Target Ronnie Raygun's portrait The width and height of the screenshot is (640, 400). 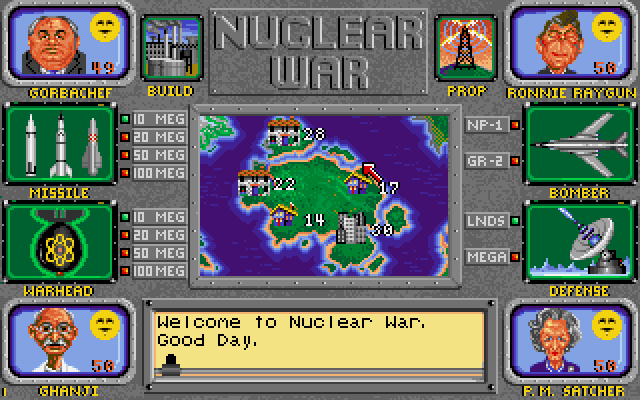(x=572, y=44)
